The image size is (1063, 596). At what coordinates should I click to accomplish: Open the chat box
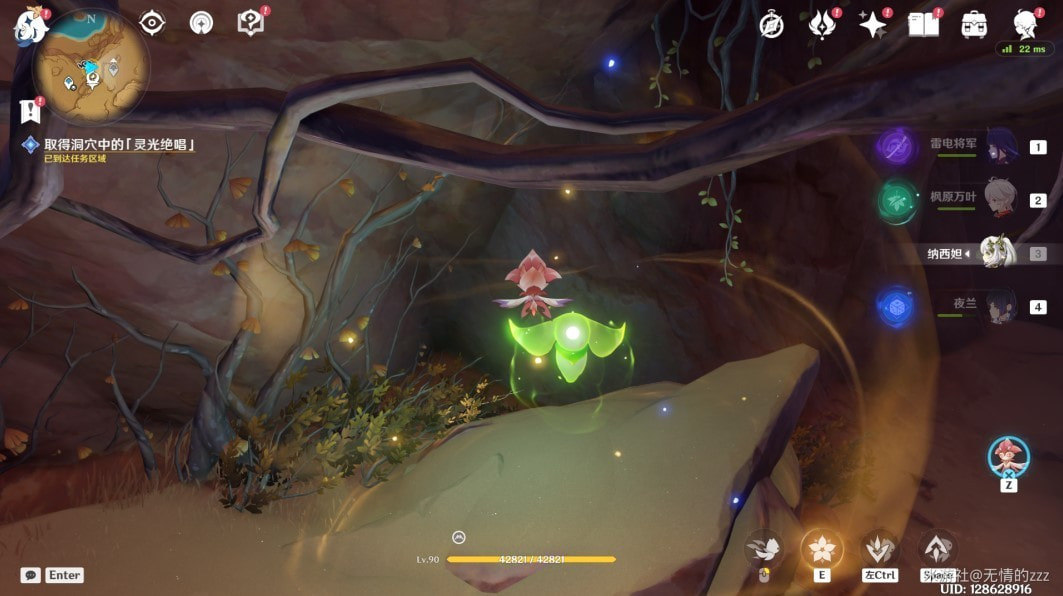(31, 575)
